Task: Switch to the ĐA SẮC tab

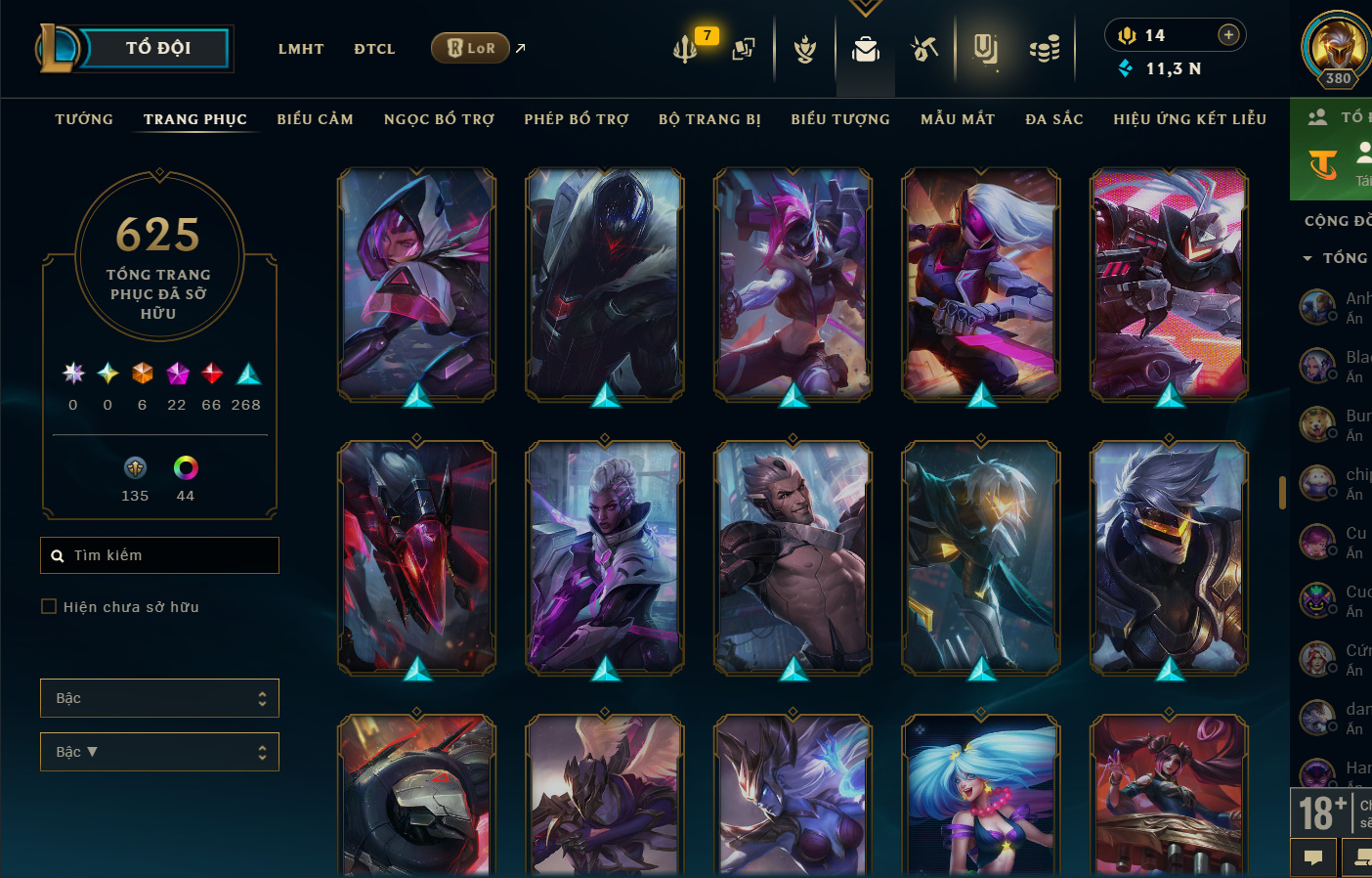Action: 1054,119
